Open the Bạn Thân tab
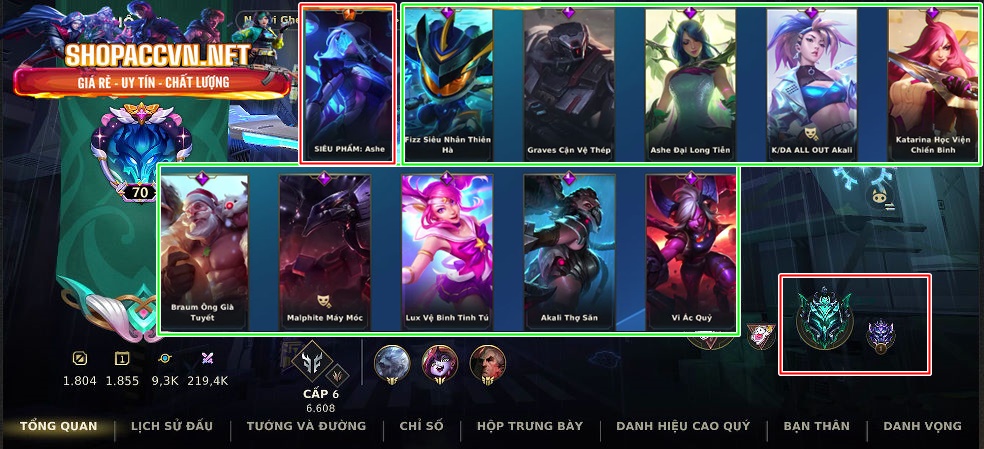This screenshot has height=449, width=984. [816, 426]
